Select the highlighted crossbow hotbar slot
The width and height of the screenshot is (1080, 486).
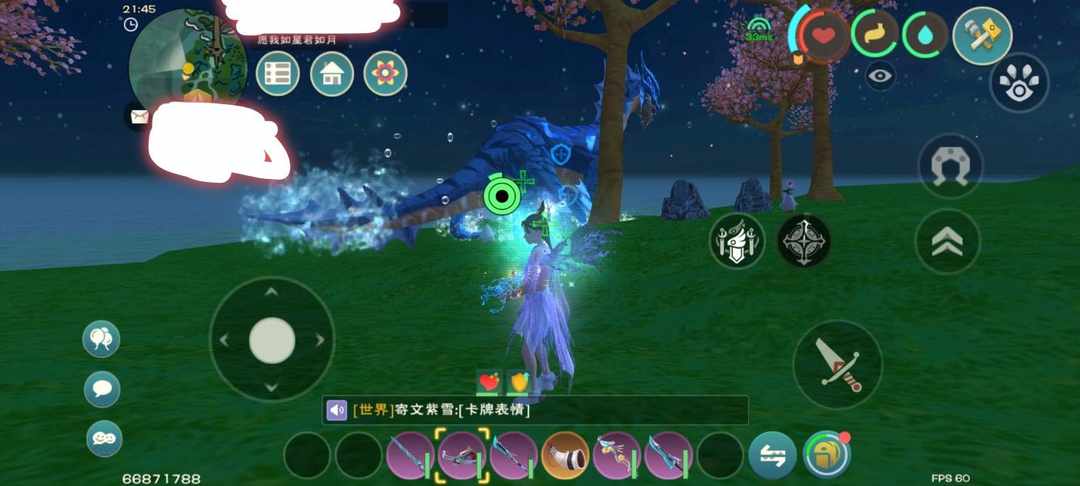click(462, 455)
